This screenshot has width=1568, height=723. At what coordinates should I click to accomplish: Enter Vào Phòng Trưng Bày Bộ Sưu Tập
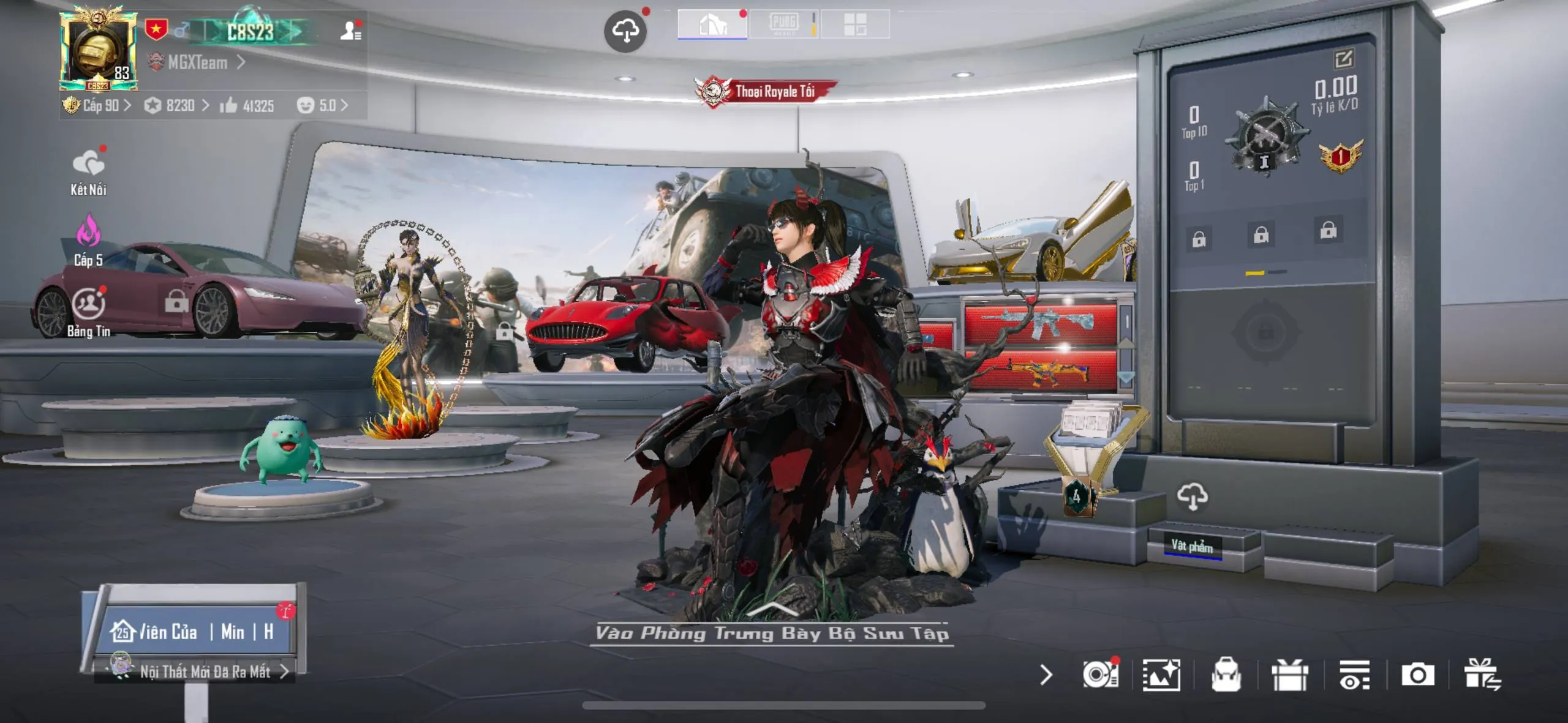[x=772, y=632]
